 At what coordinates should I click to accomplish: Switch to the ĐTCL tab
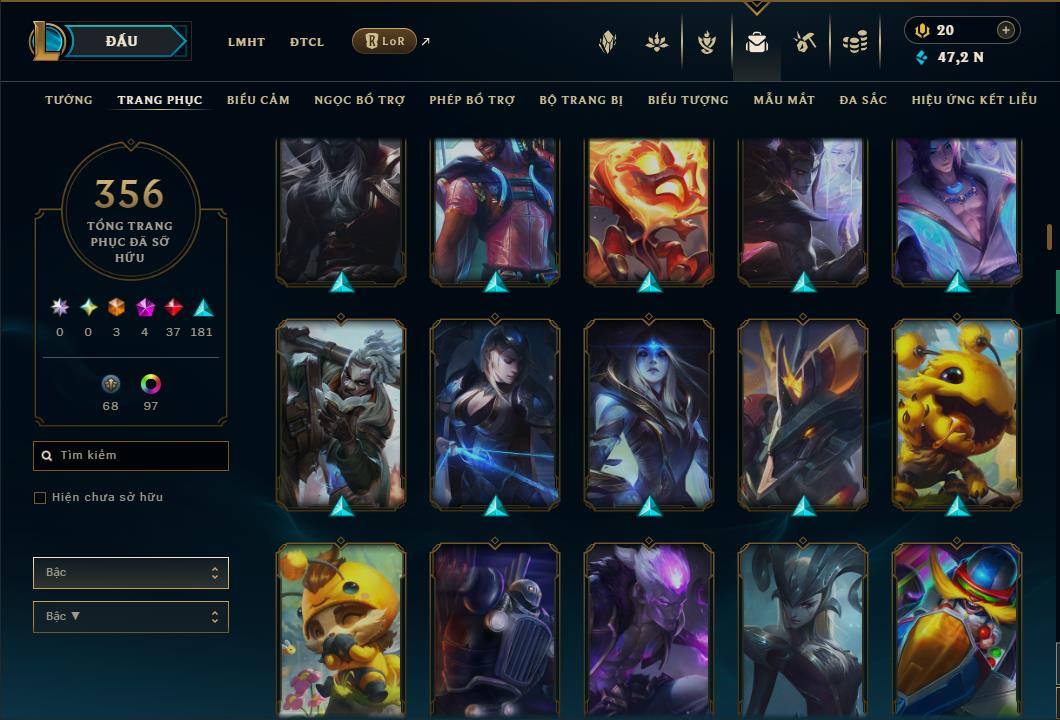307,42
